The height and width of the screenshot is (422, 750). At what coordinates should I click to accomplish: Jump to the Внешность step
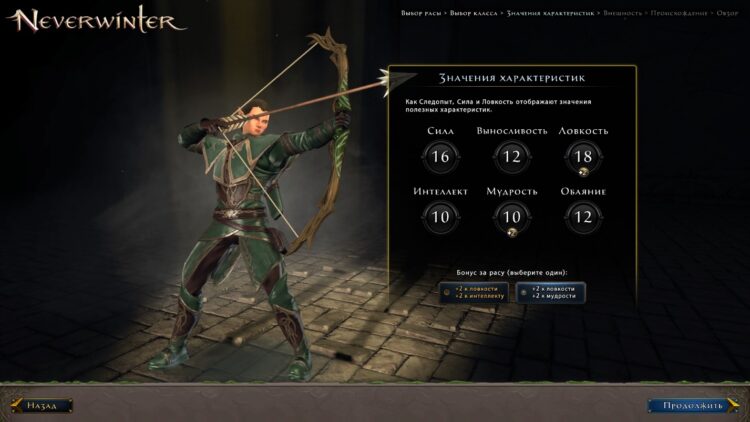[624, 13]
